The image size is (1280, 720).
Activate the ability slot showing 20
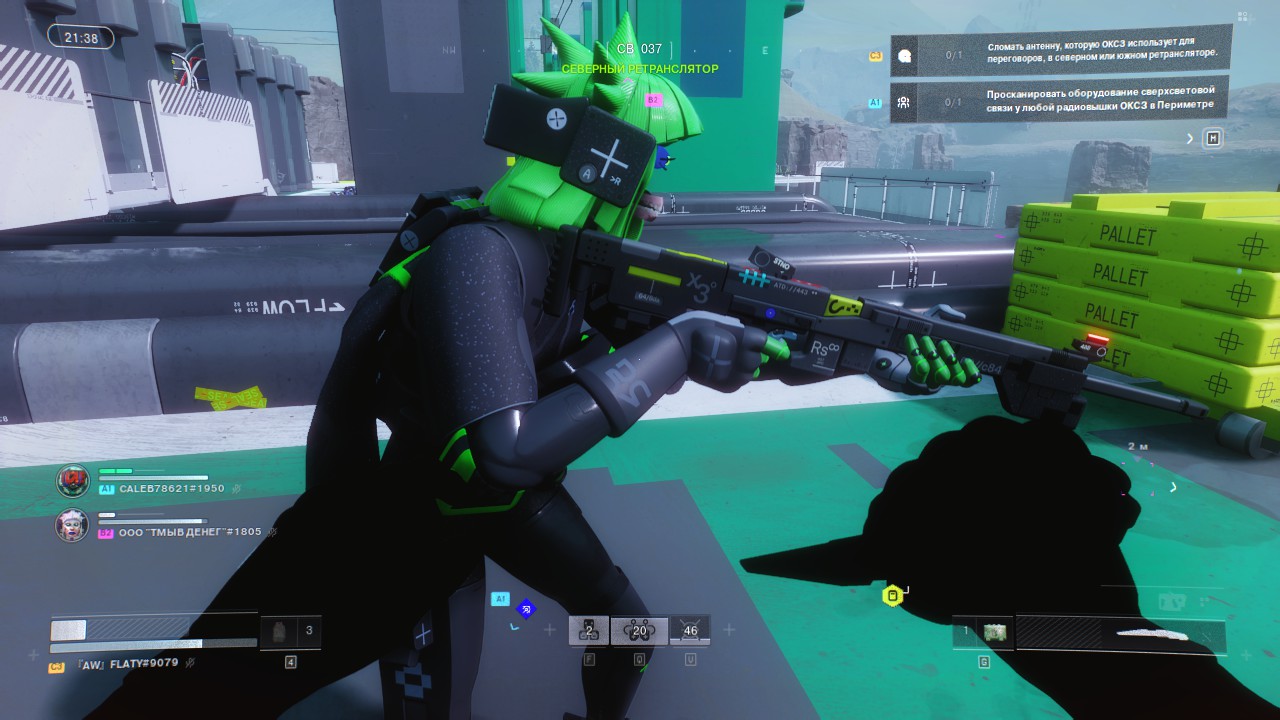coord(640,630)
